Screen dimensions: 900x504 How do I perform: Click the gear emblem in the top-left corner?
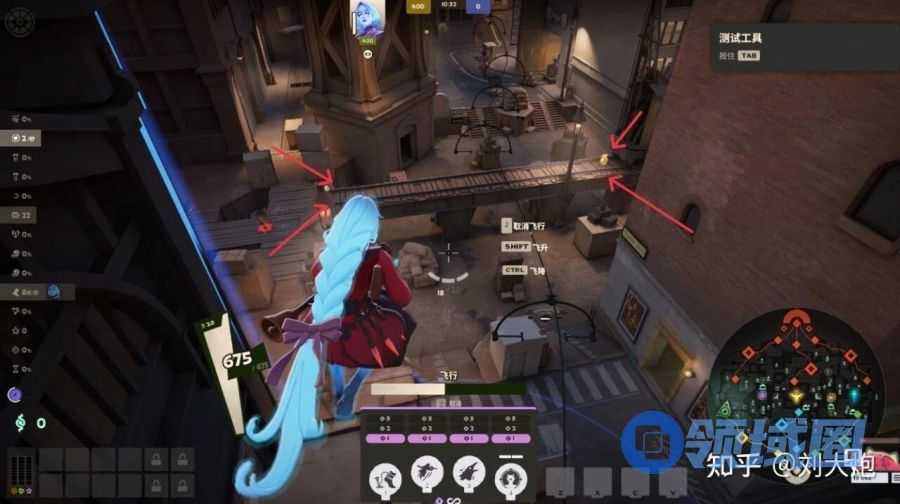(x=19, y=22)
